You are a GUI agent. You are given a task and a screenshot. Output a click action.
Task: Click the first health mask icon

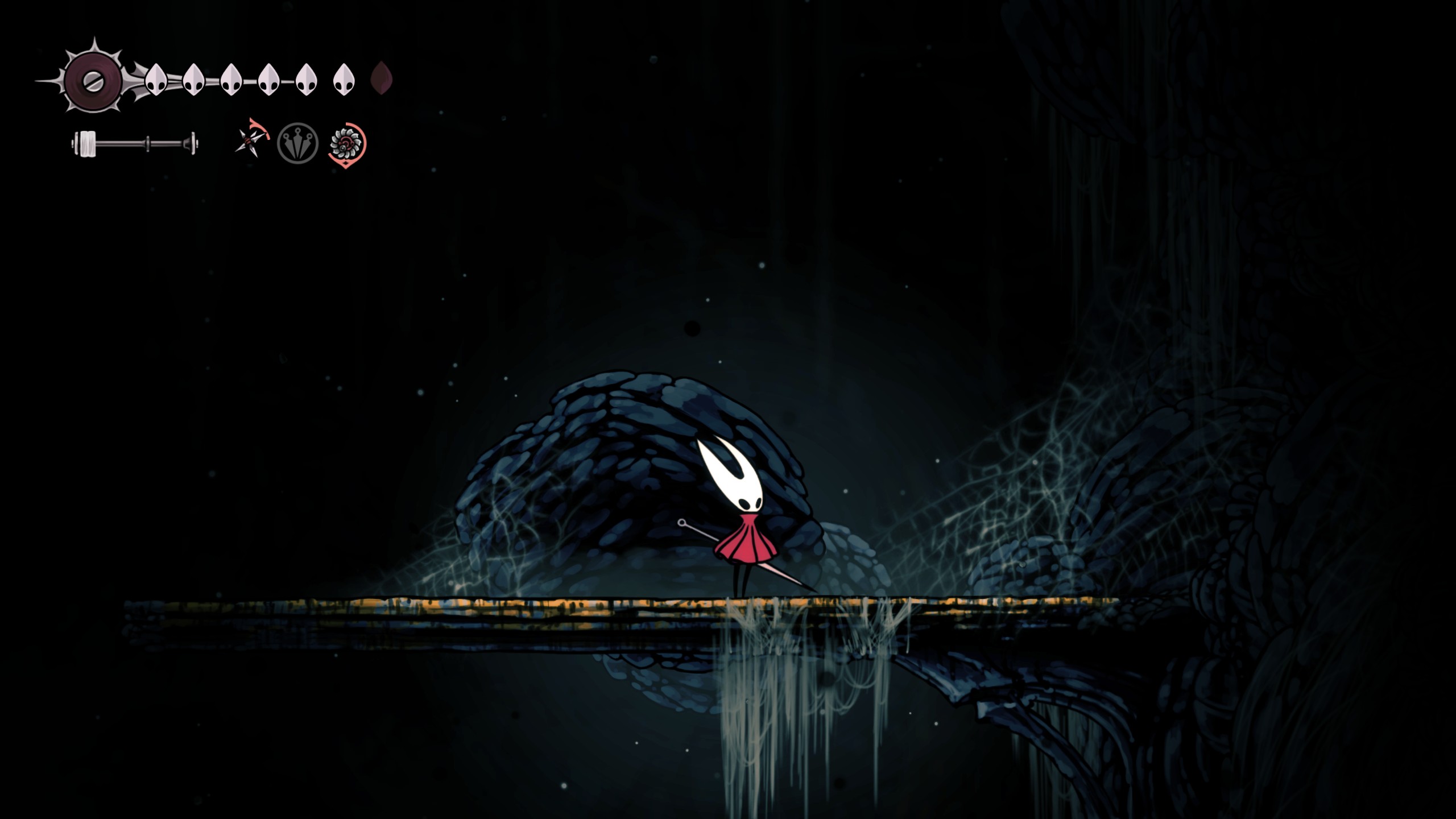(156, 80)
